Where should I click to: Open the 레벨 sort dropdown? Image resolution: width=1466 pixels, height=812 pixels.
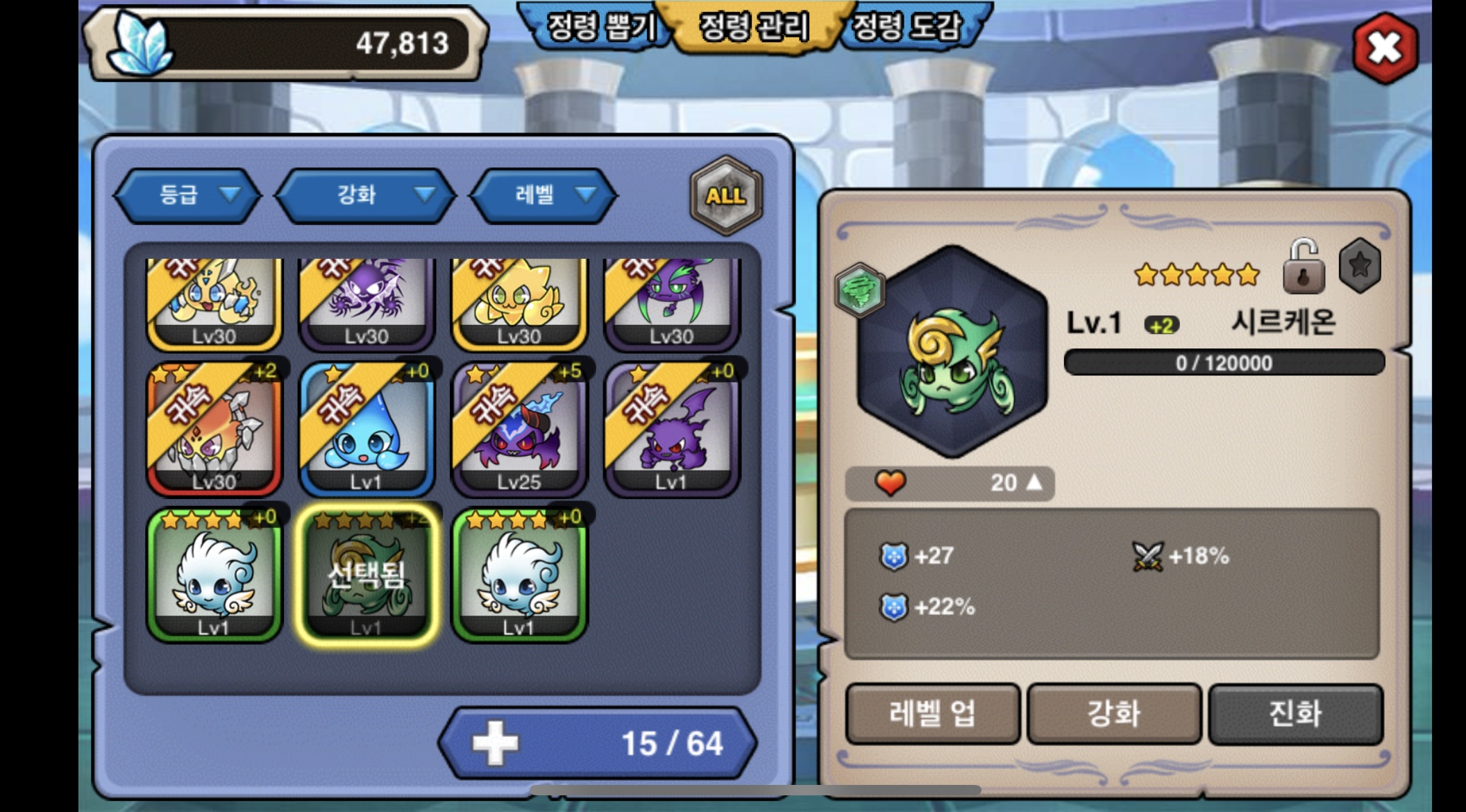pyautogui.click(x=544, y=195)
